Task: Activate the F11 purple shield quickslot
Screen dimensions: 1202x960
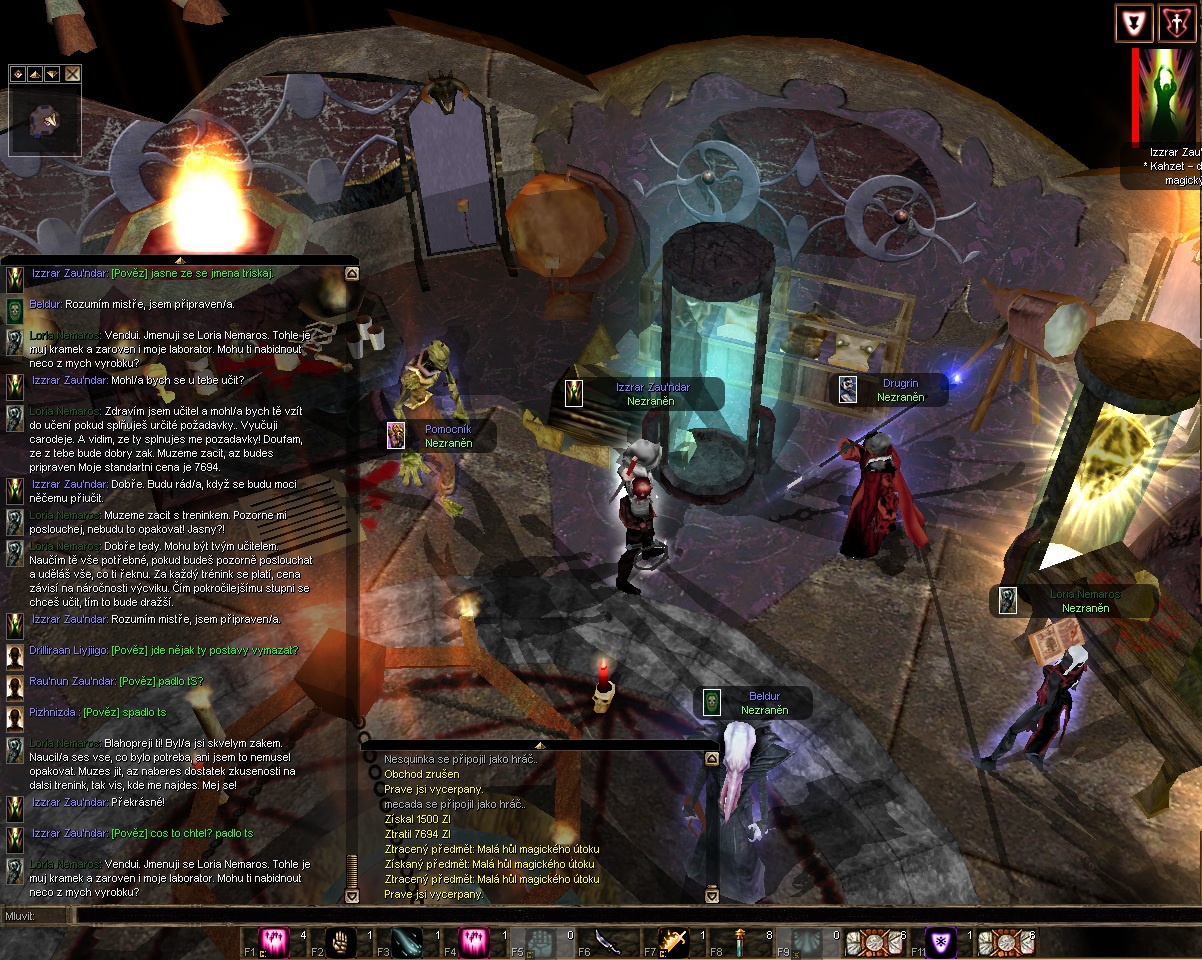Action: pos(938,942)
